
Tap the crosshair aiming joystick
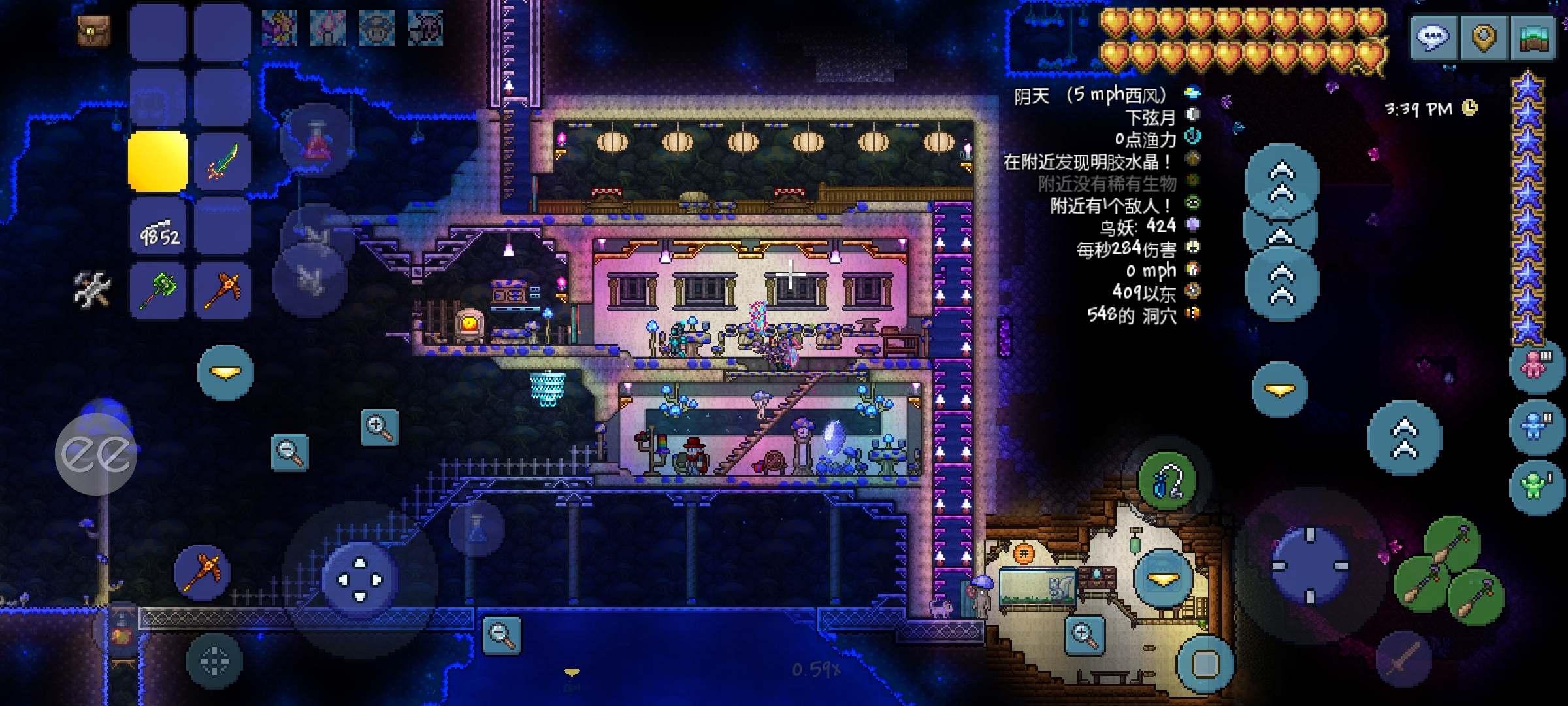tap(1309, 565)
